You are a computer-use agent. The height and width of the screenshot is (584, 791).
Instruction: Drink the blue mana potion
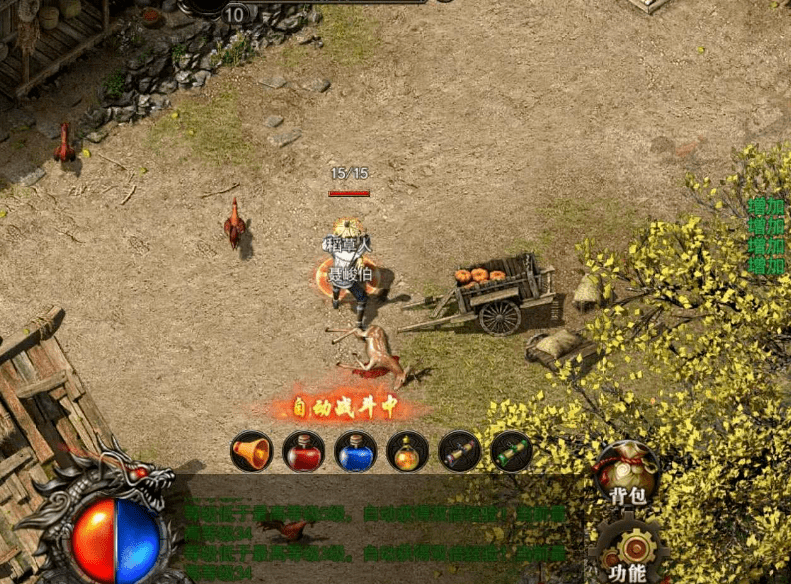tap(355, 452)
